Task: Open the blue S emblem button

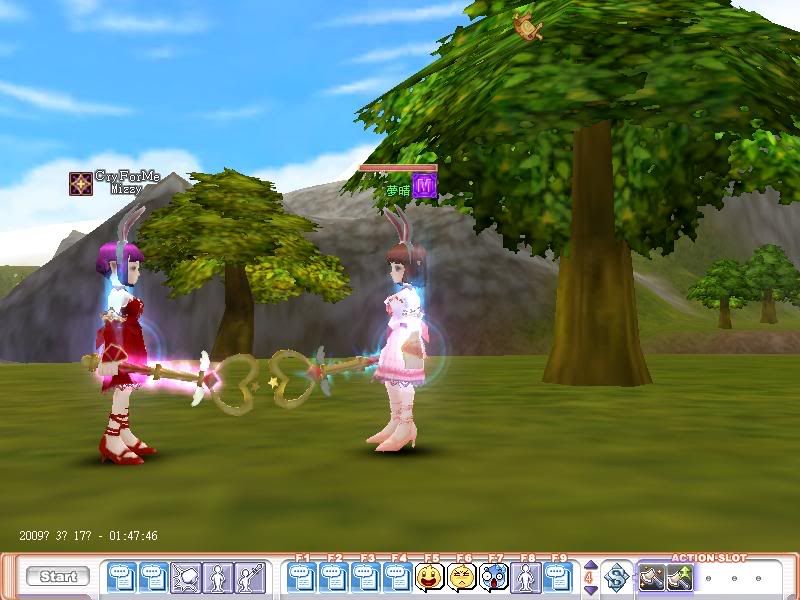Action: (x=618, y=577)
